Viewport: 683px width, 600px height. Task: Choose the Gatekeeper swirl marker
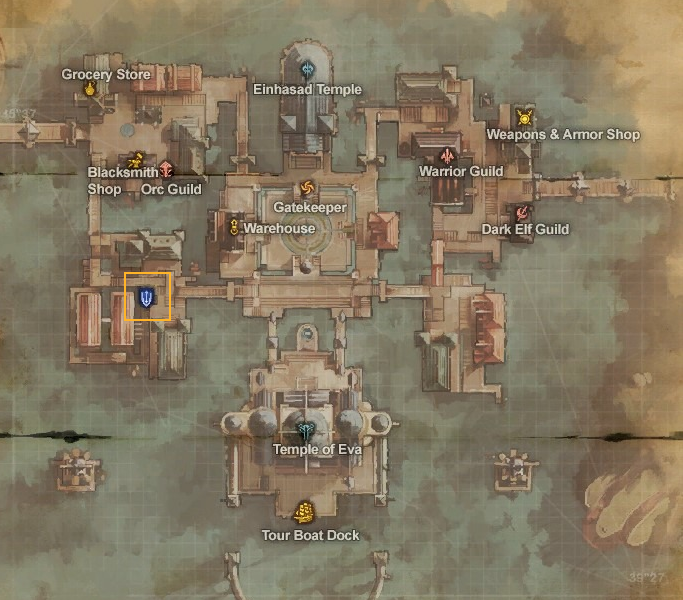[307, 189]
